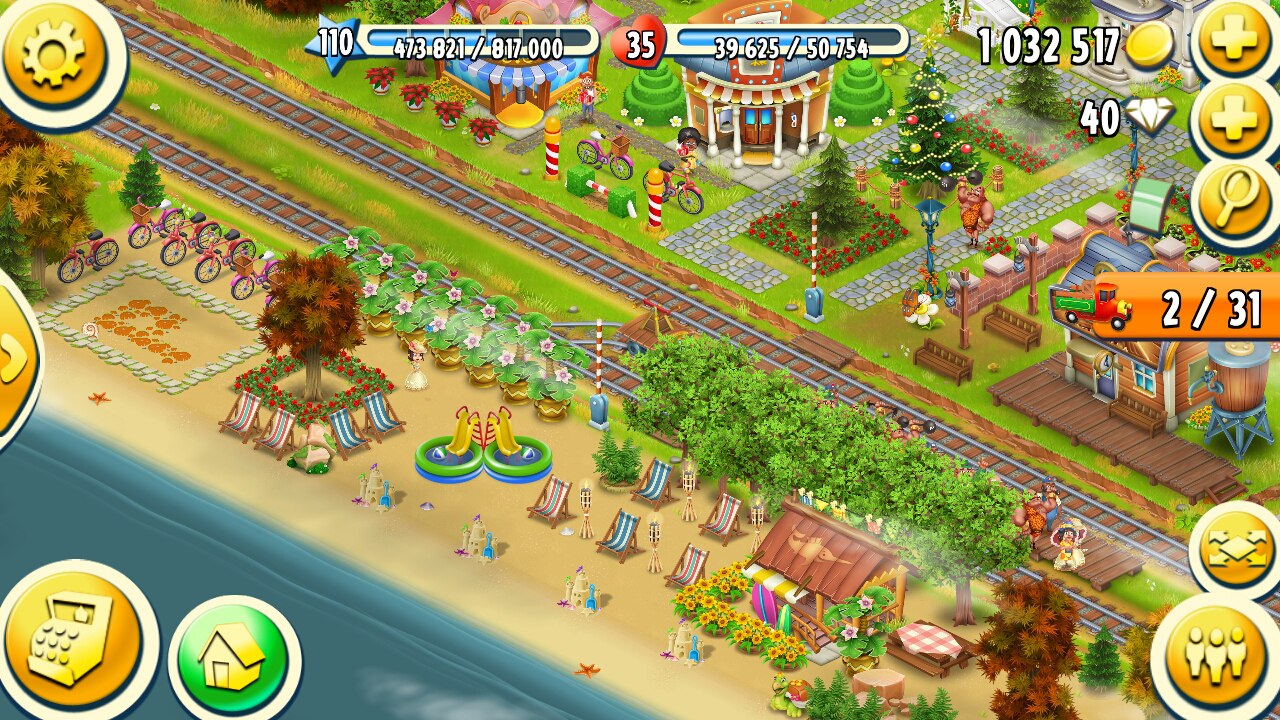
Task: Buy more diamonds with plus button
Action: click(1234, 120)
